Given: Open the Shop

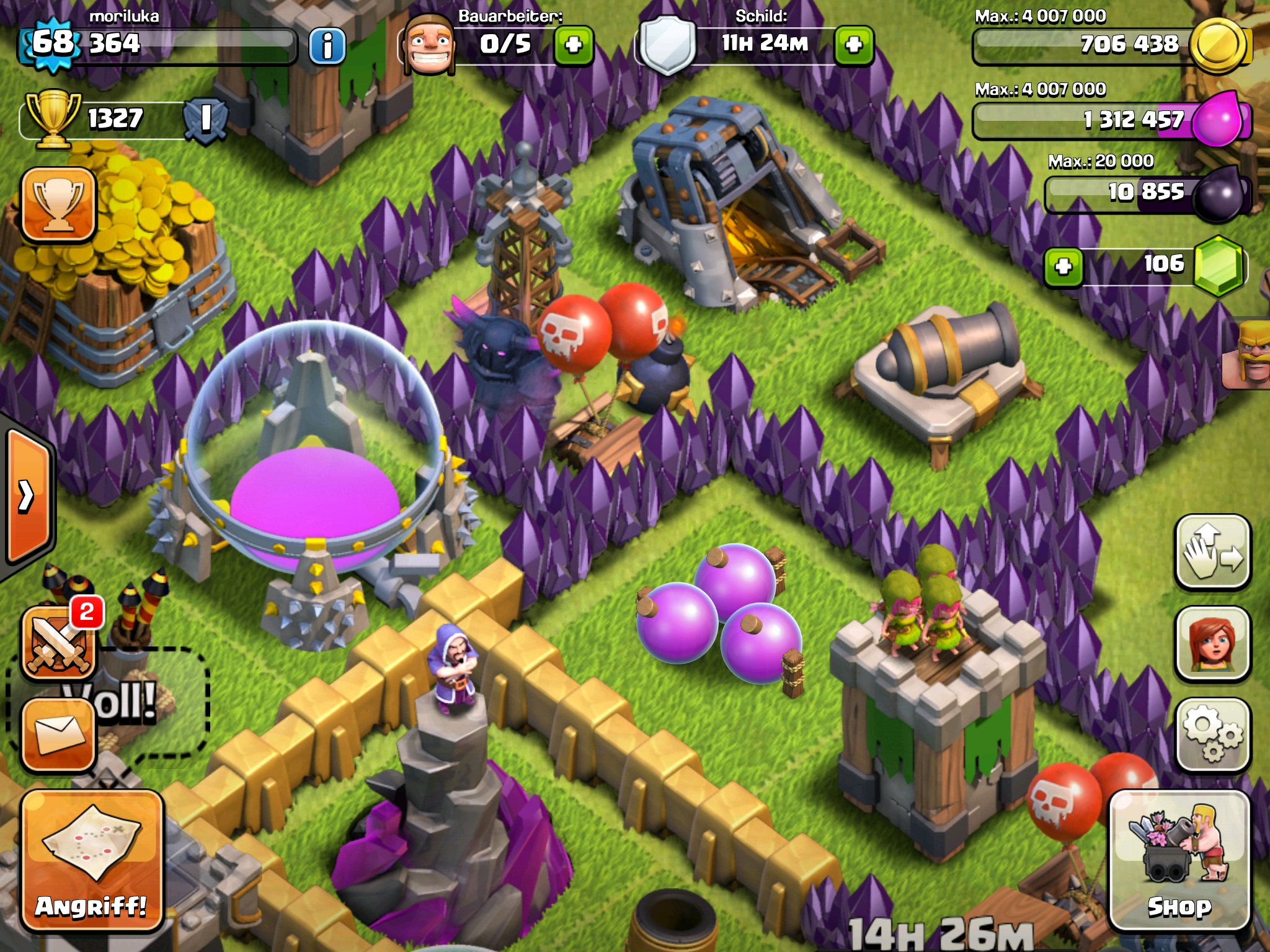Looking at the screenshot, I should coord(1179,862).
